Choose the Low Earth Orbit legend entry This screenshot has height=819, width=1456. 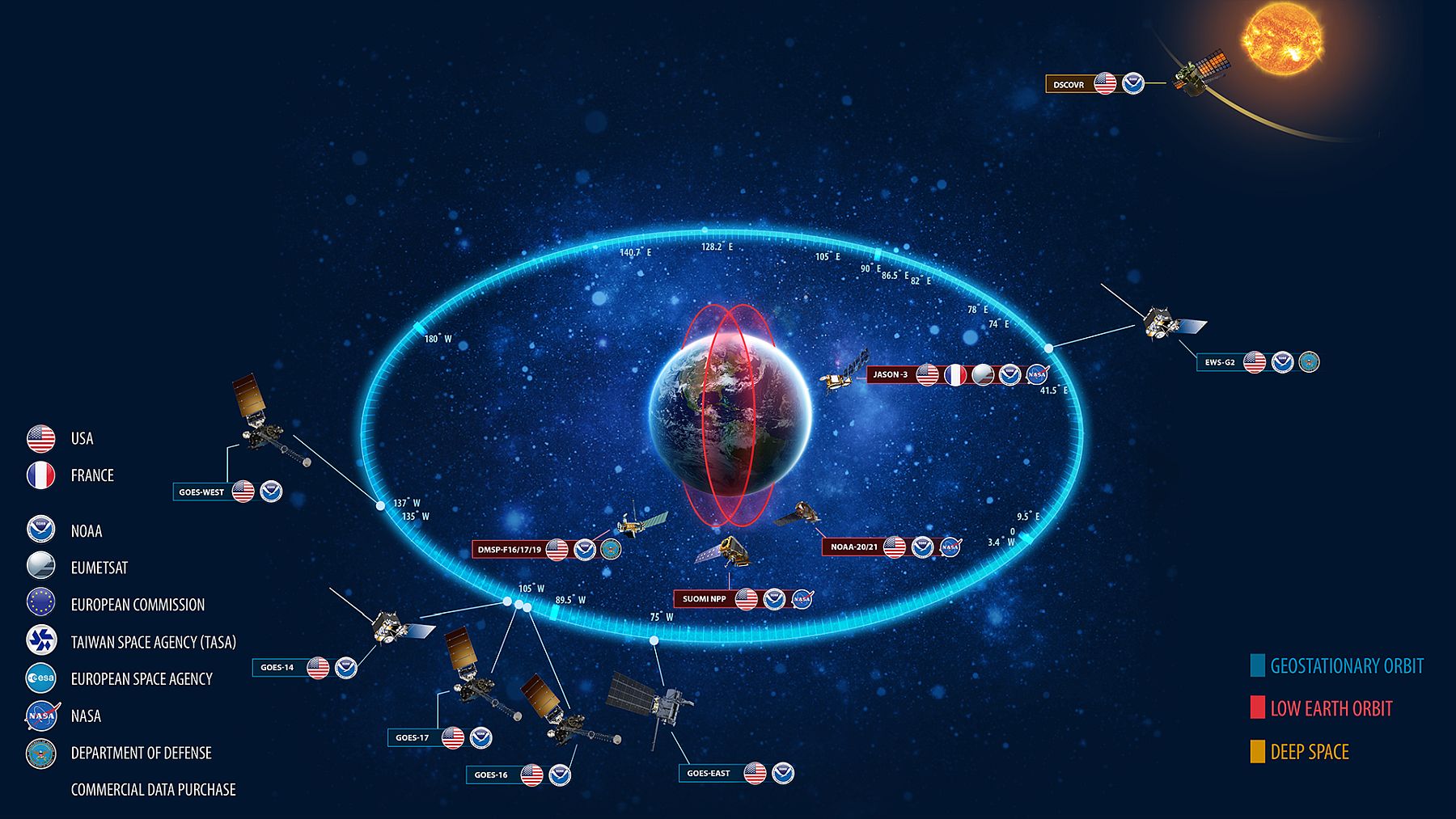click(x=1331, y=709)
